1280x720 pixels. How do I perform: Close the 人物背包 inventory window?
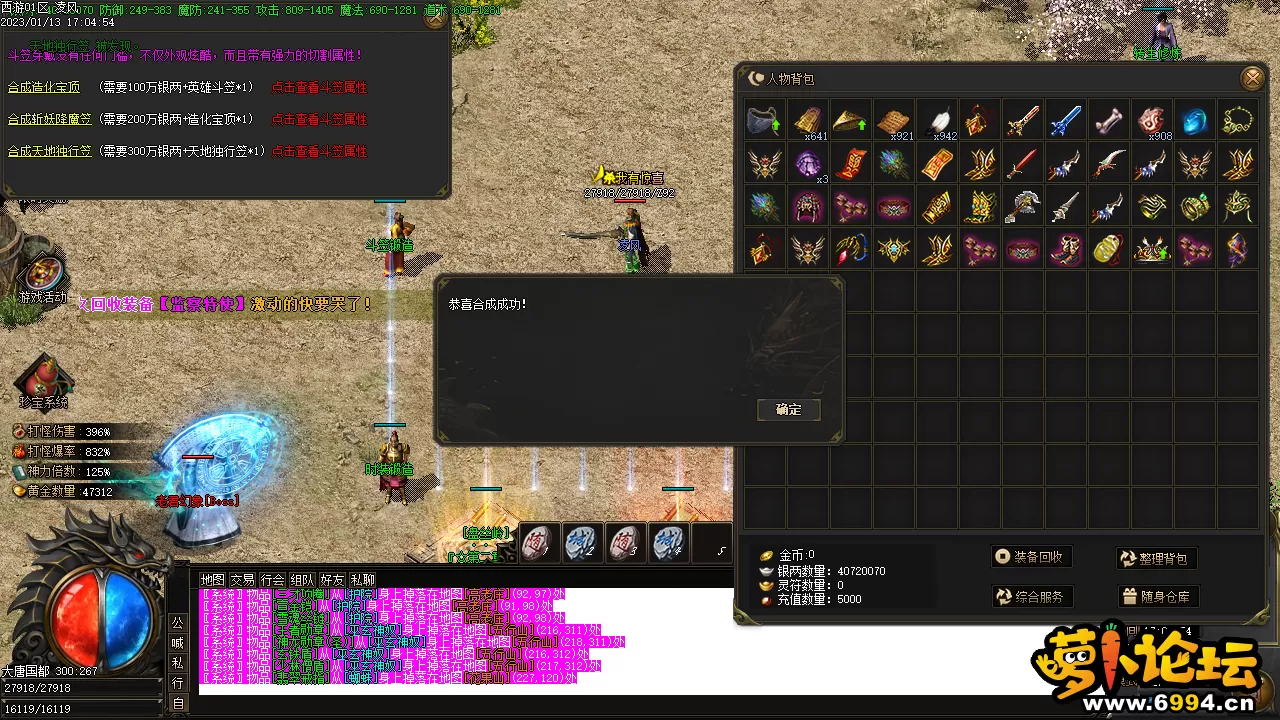click(1251, 78)
